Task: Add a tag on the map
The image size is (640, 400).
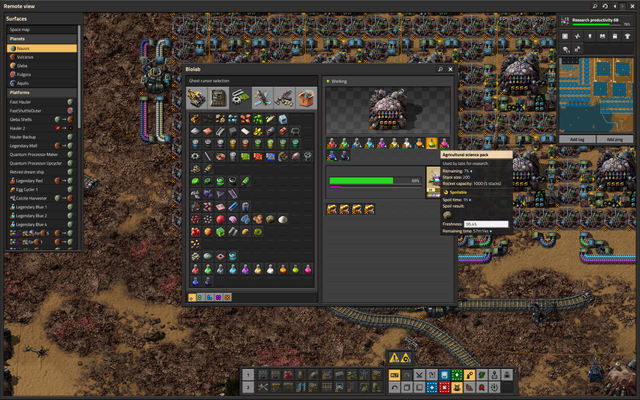Action: 578,138
